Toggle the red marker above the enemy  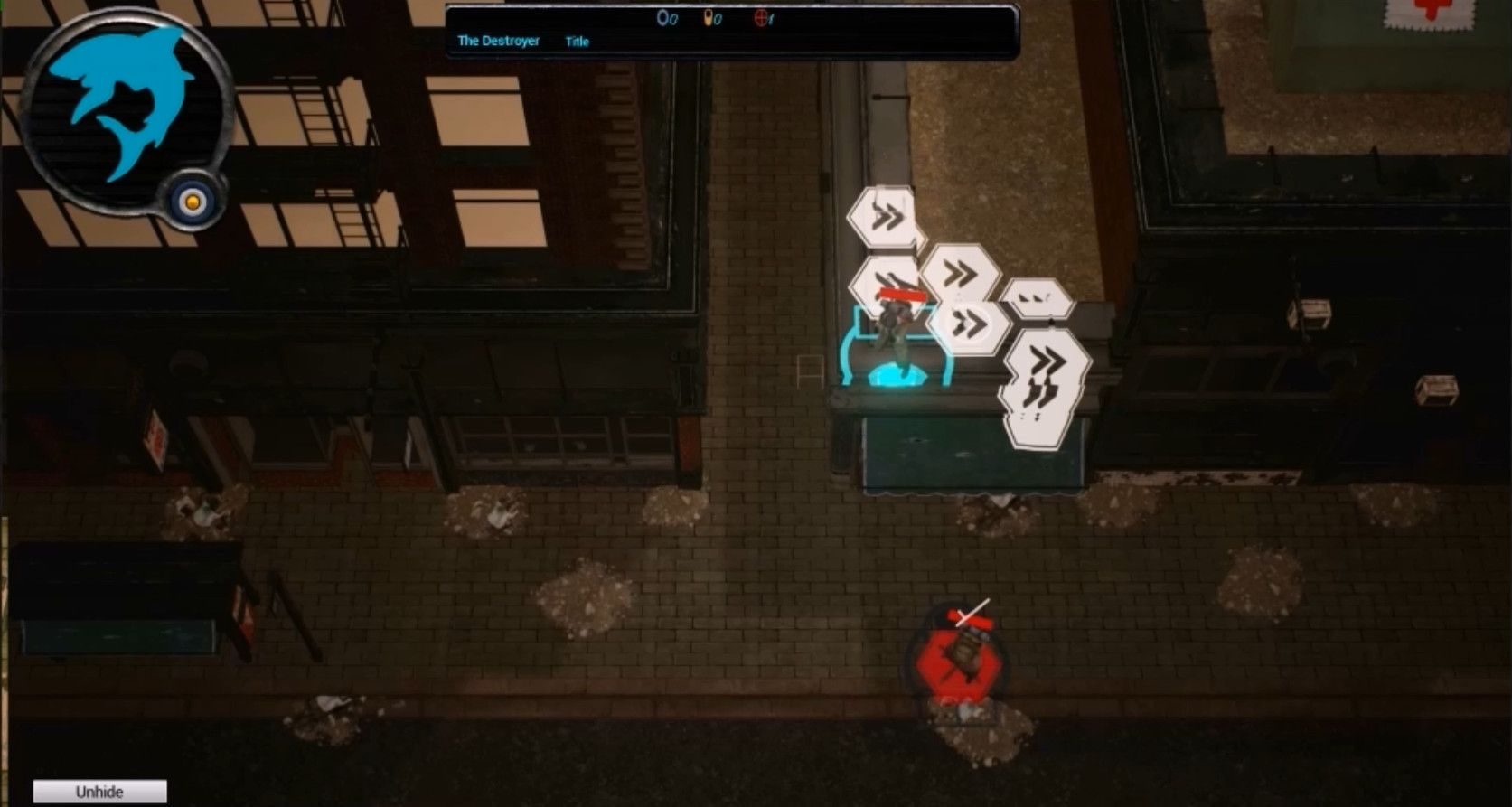tap(967, 617)
